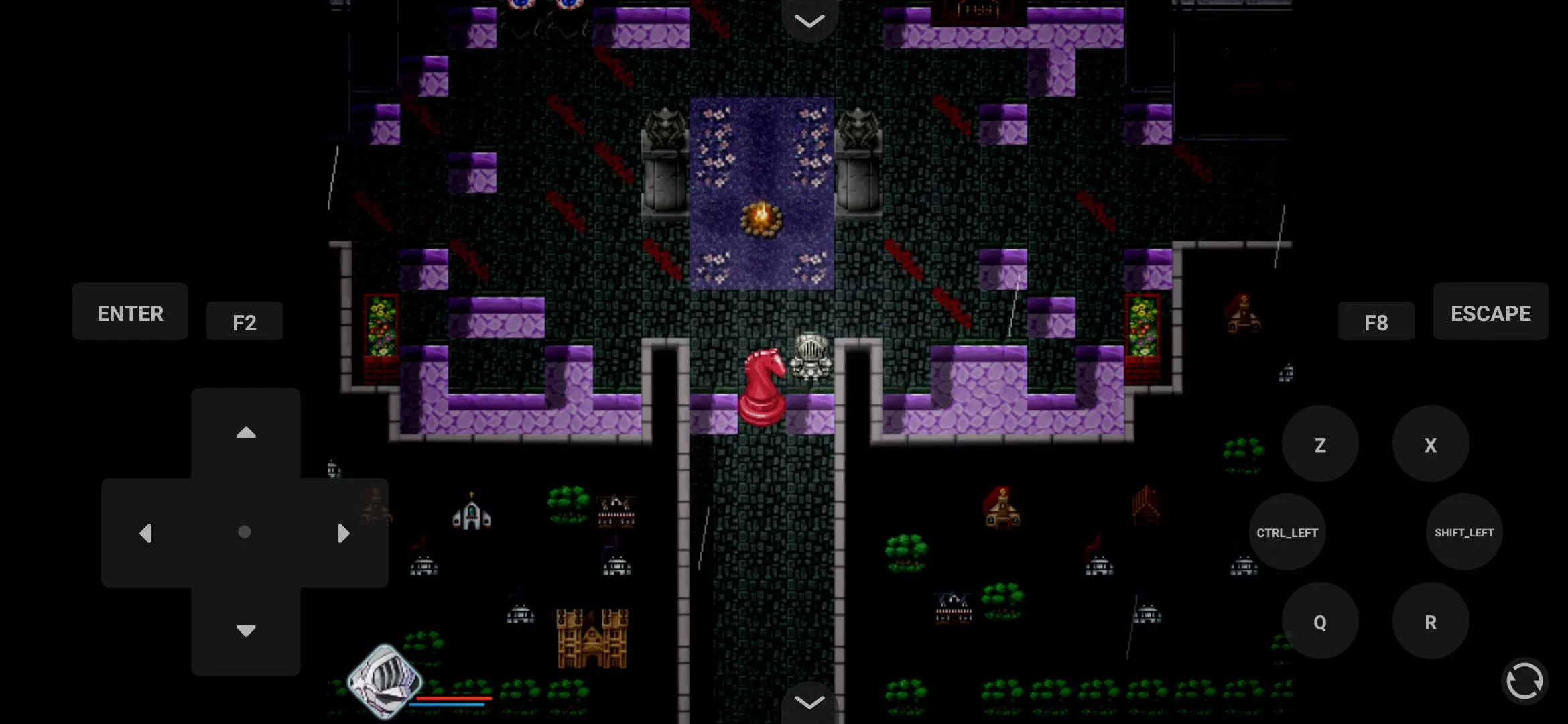
Task: Tap the round Q button
Action: 1320,621
